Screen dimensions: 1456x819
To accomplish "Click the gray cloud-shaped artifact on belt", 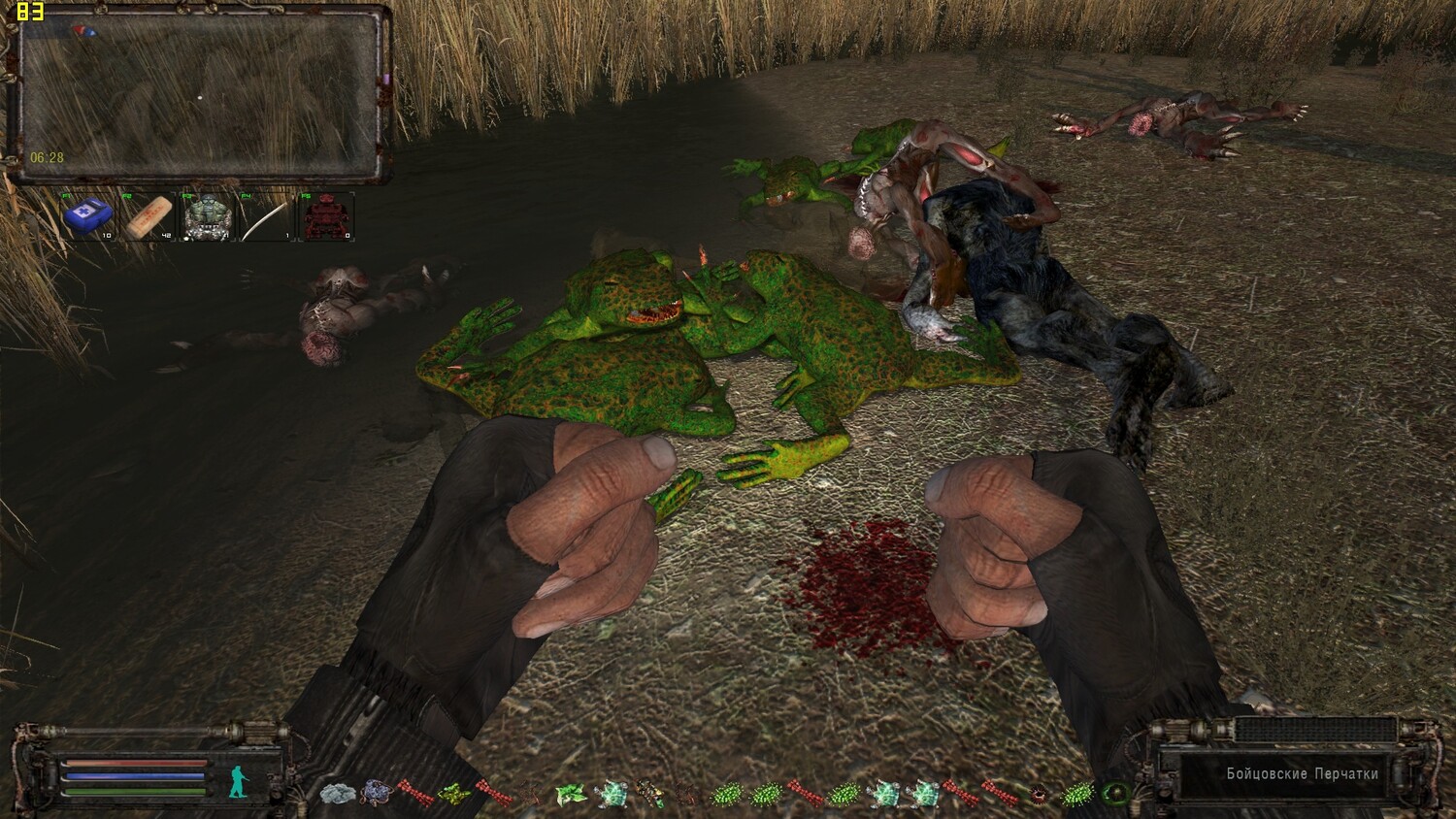I will click(337, 794).
